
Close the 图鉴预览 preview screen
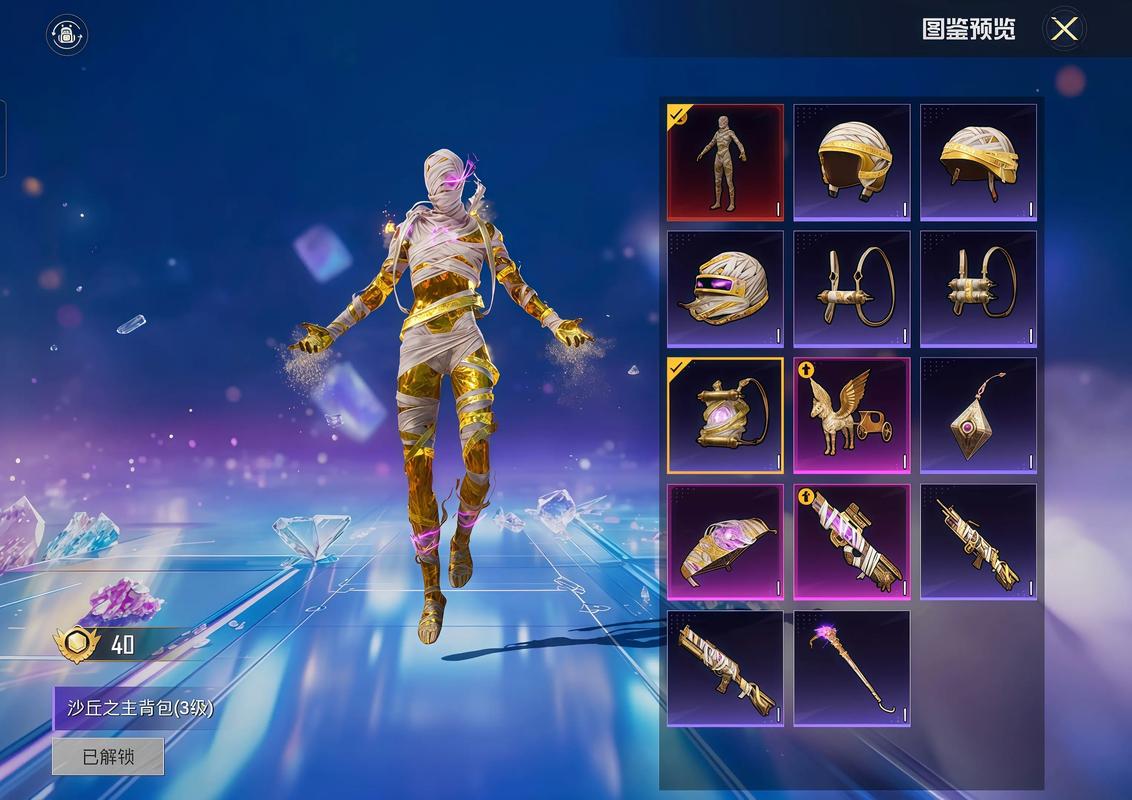pyautogui.click(x=1064, y=29)
